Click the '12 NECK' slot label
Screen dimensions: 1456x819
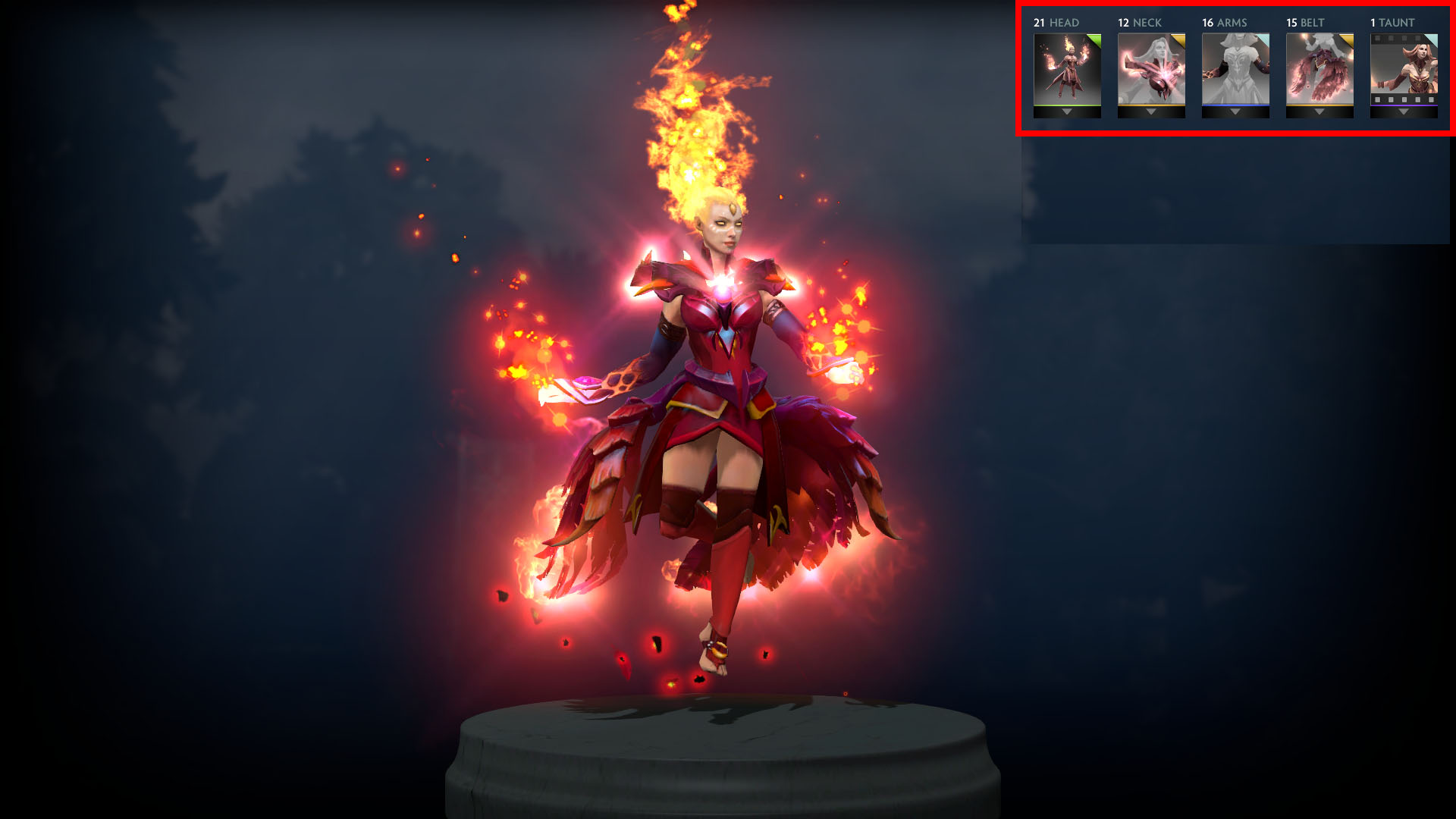pos(1141,23)
